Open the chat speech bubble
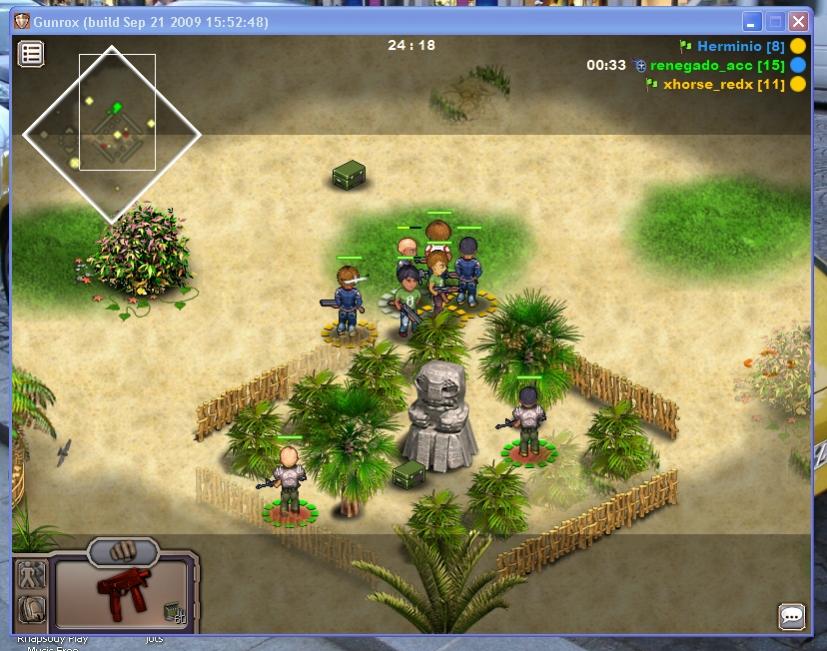The image size is (827, 651). [x=791, y=616]
